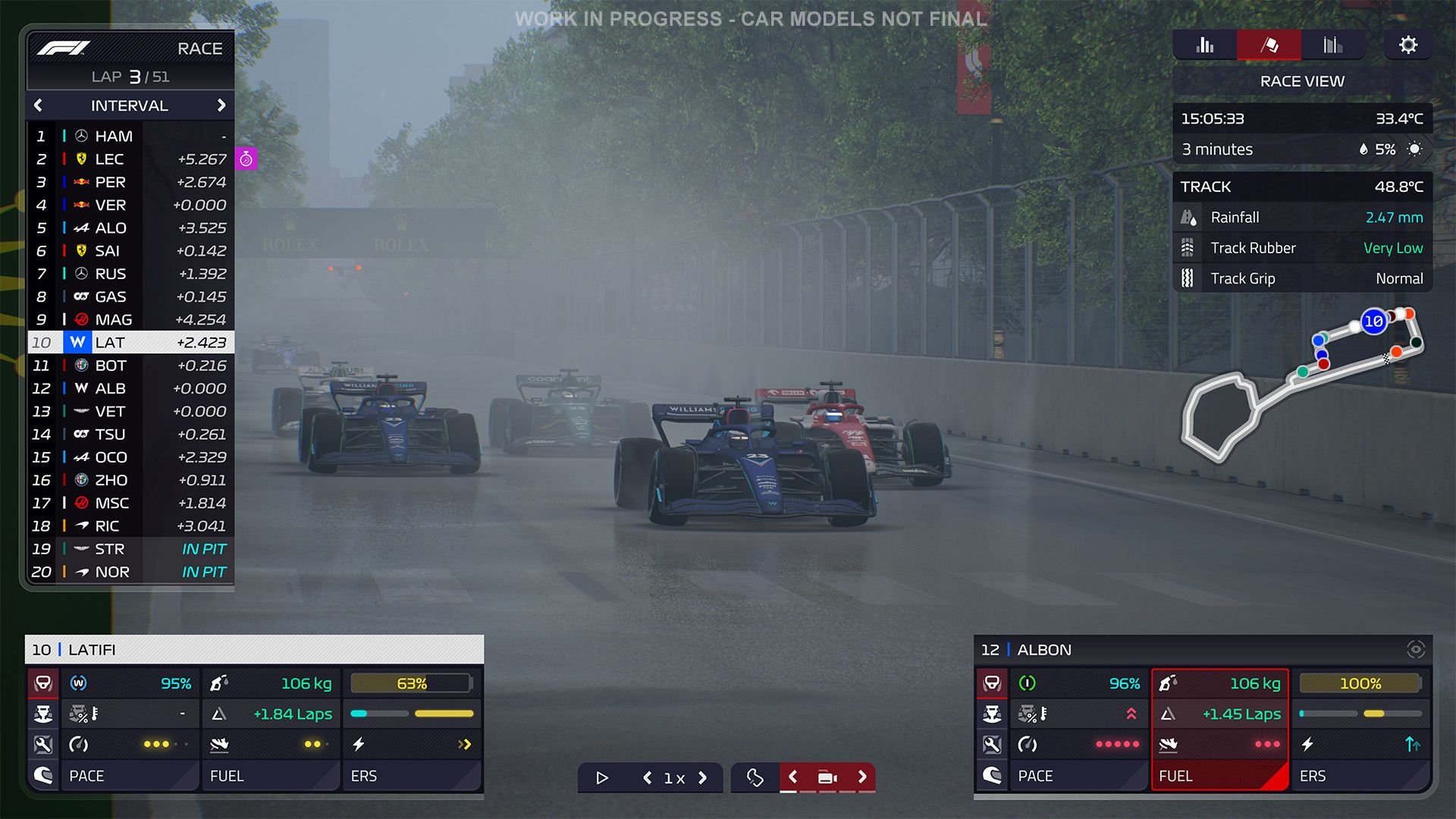
Task: Go to previous interval view with left chevron
Action: pos(36,105)
